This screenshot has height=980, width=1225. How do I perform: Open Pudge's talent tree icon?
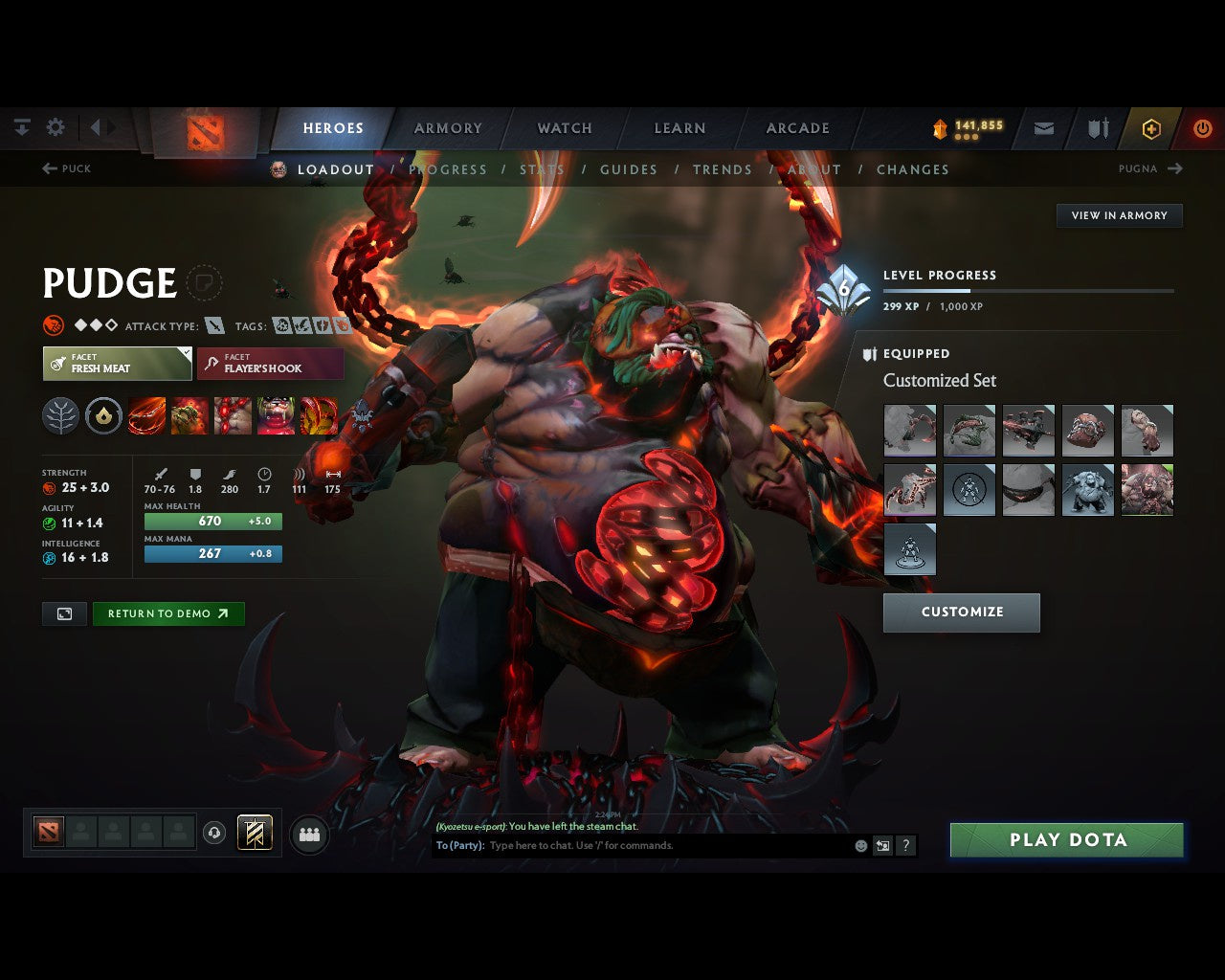pos(60,415)
